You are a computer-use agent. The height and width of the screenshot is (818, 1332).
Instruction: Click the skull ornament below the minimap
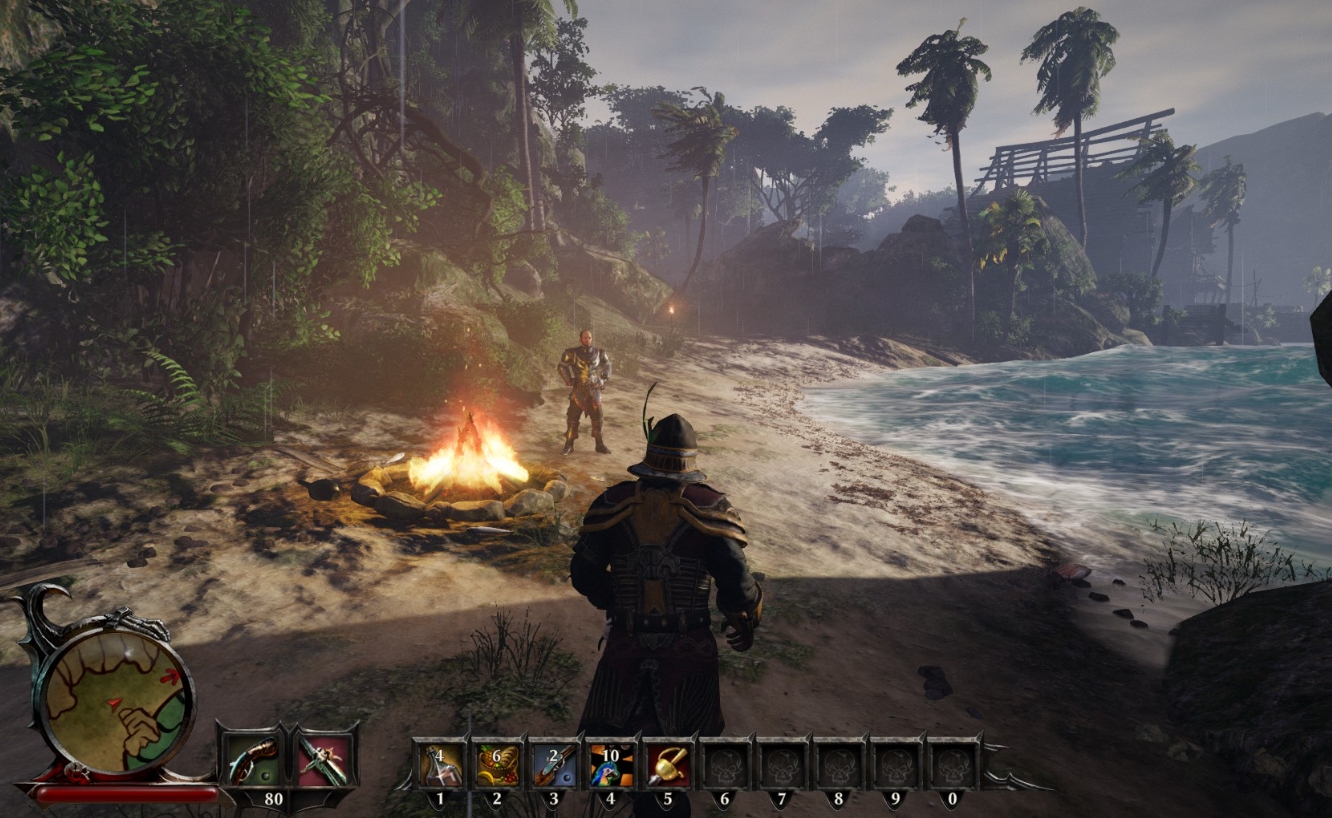pos(75,770)
